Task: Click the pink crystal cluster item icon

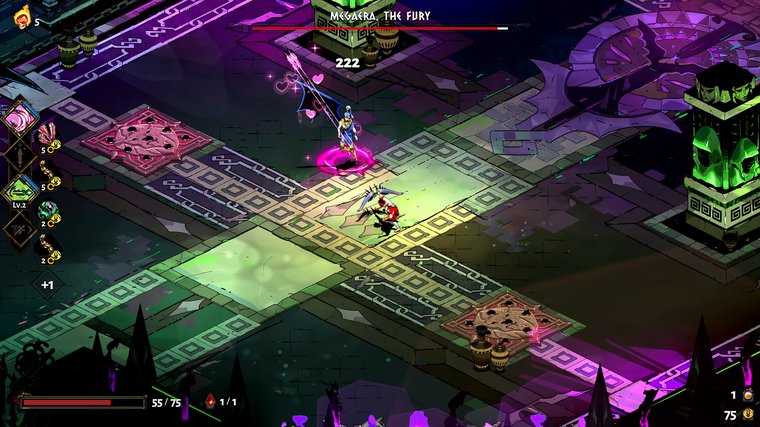Action: [x=46, y=135]
